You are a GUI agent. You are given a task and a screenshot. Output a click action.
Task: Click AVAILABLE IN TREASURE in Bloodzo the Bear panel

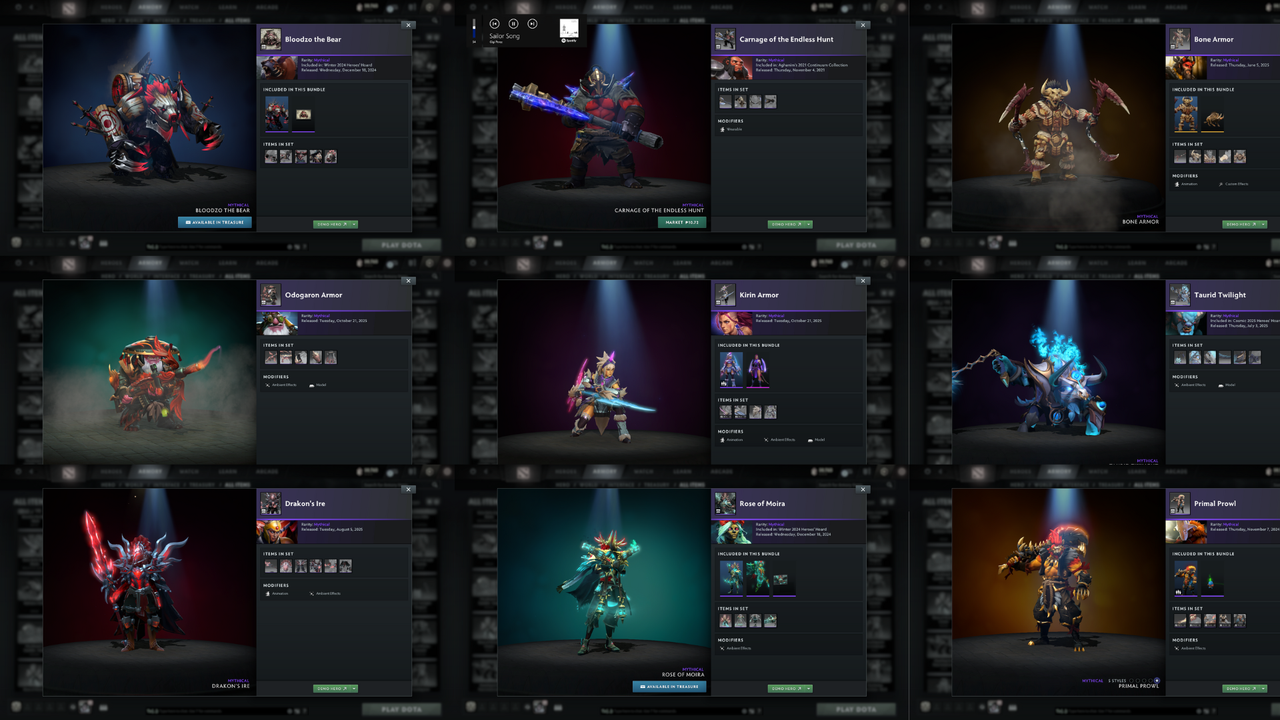(213, 223)
